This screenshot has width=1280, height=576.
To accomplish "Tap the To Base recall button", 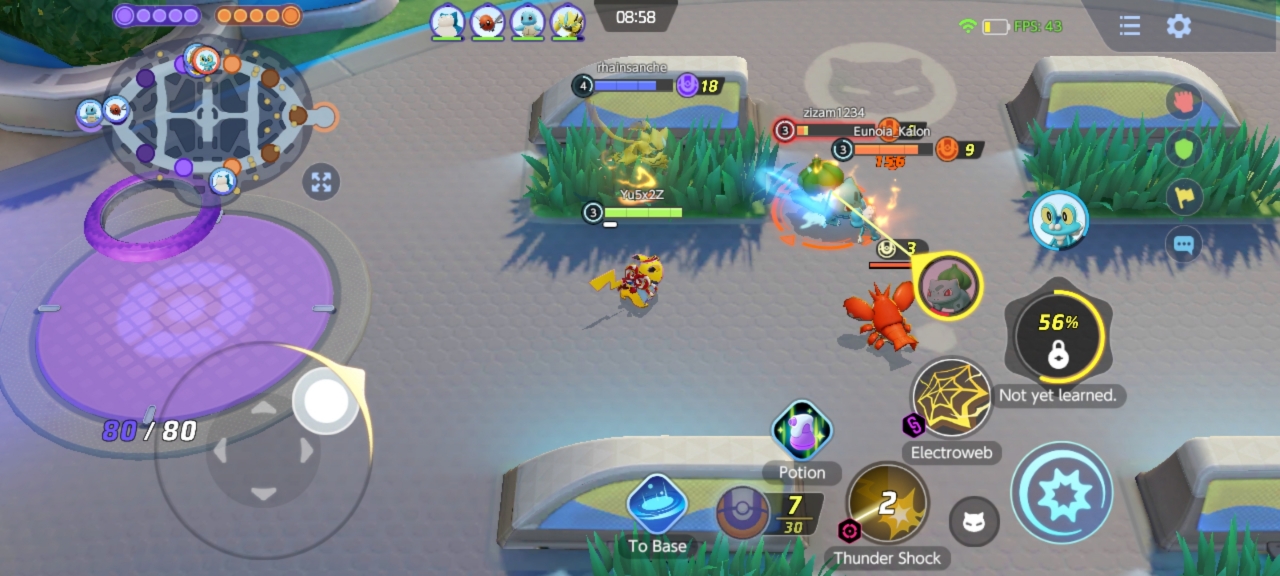I will [657, 505].
